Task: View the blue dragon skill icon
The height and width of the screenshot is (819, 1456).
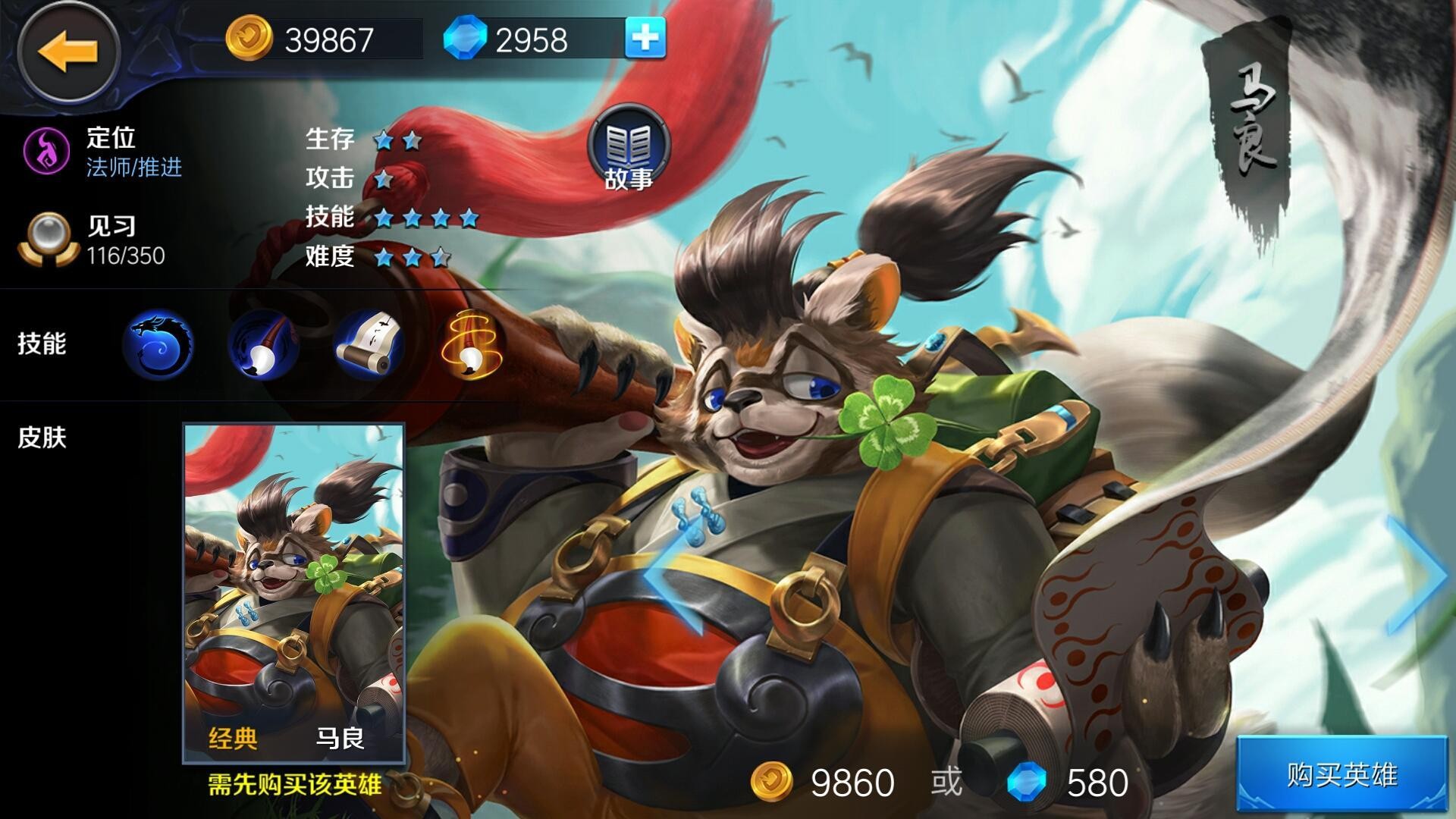Action: (x=158, y=345)
